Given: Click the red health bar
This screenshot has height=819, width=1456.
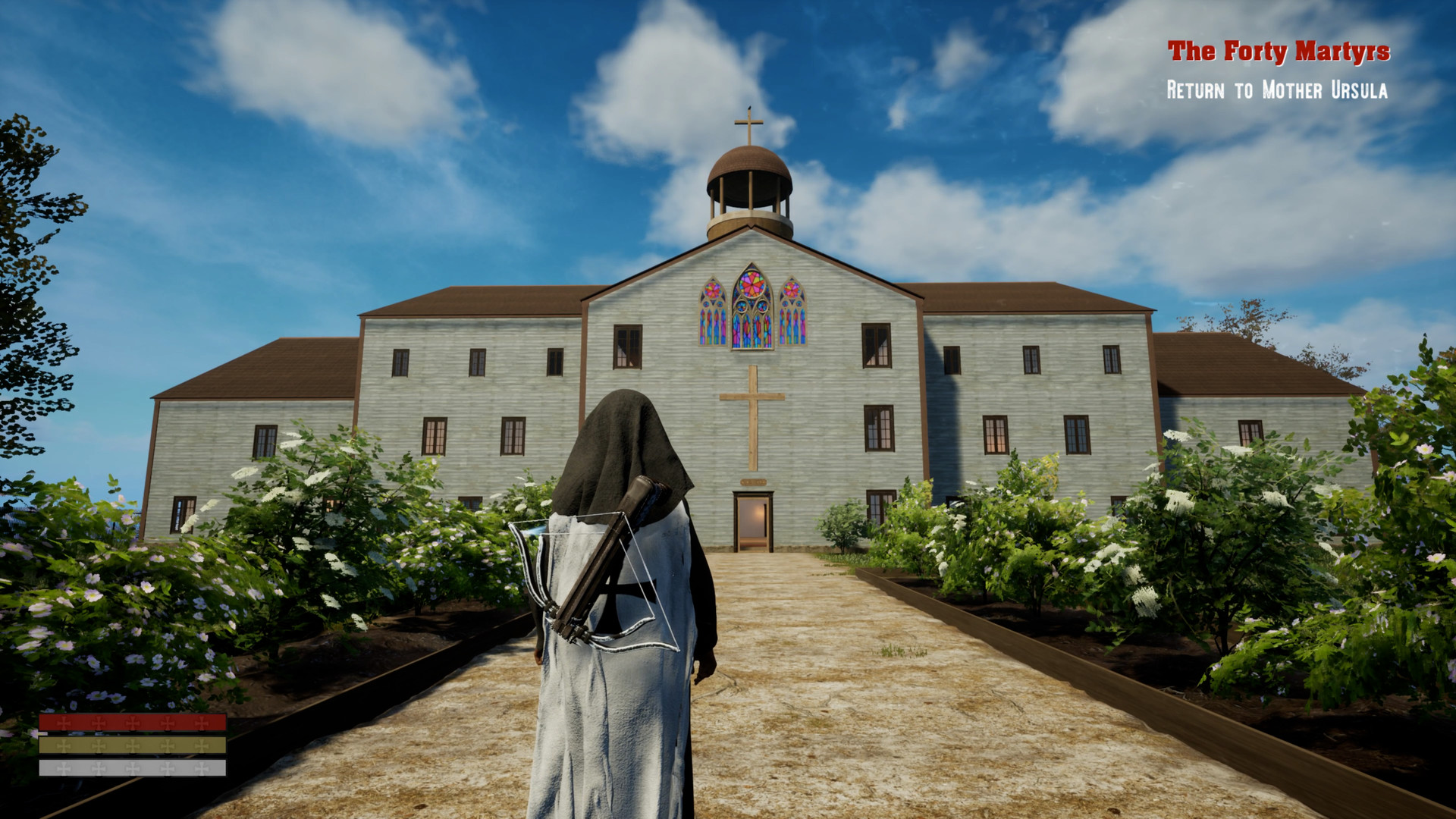Looking at the screenshot, I should (x=133, y=723).
